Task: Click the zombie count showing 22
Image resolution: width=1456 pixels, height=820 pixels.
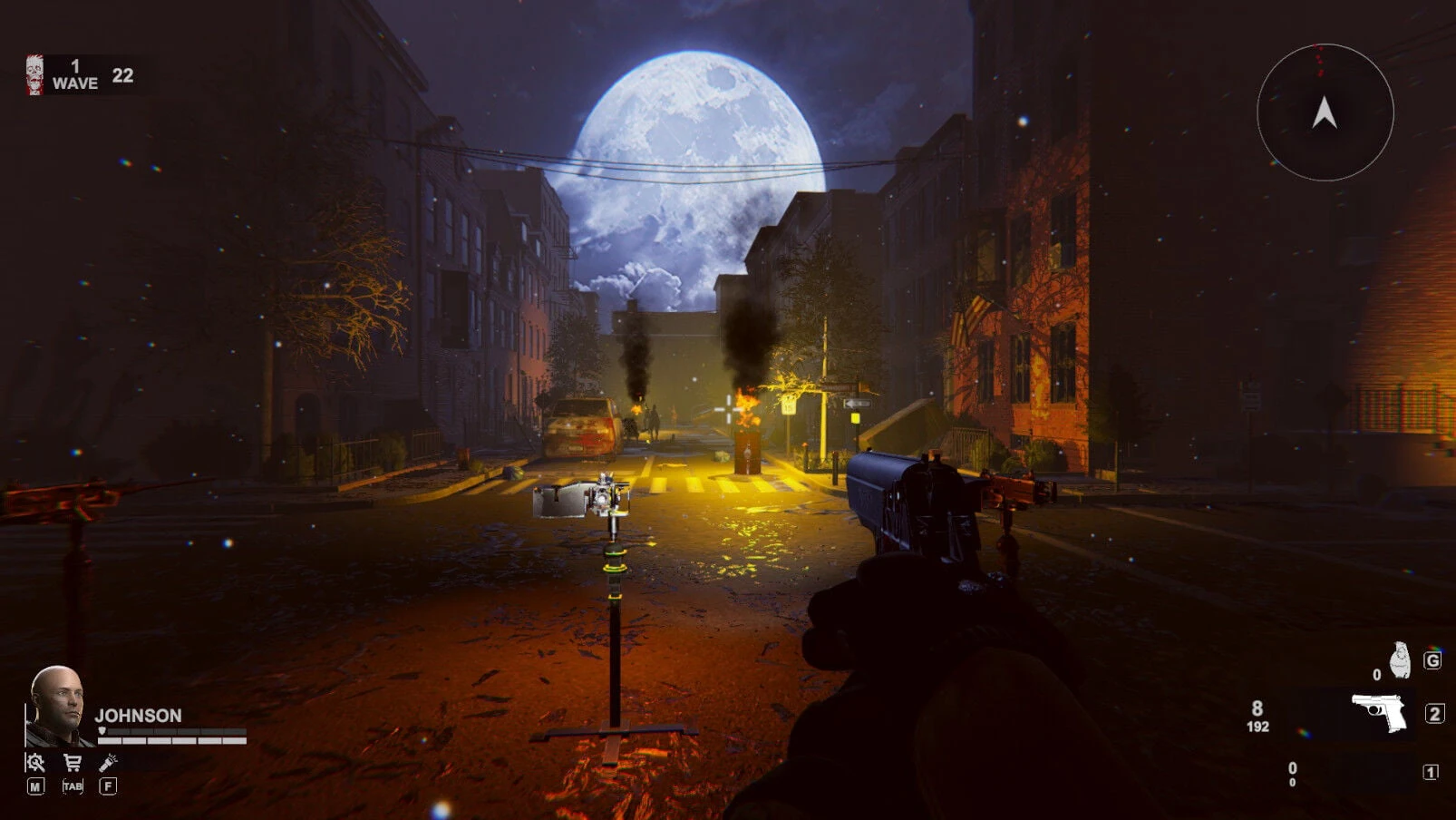Action: (x=123, y=75)
